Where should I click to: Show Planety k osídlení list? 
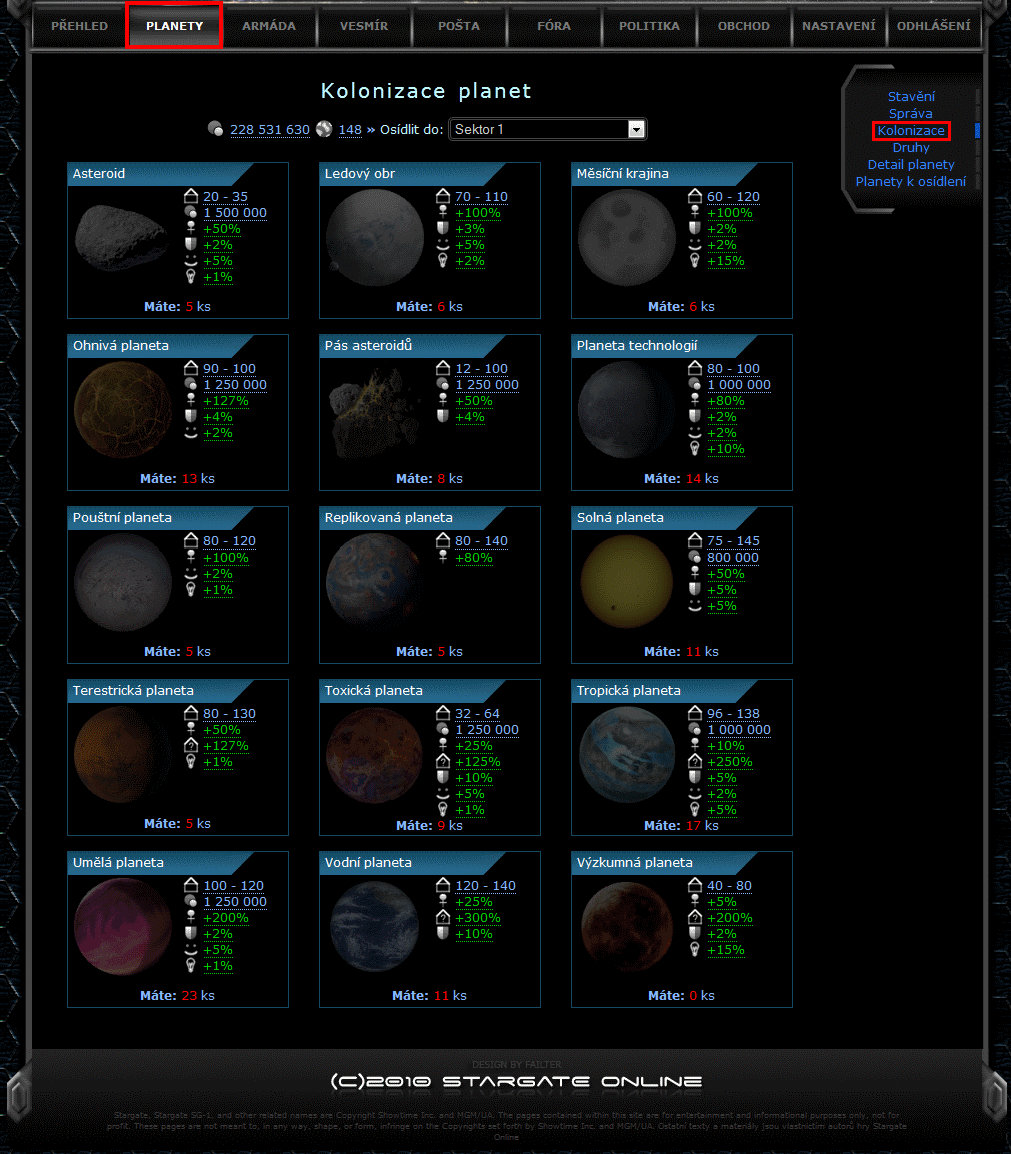coord(911,182)
